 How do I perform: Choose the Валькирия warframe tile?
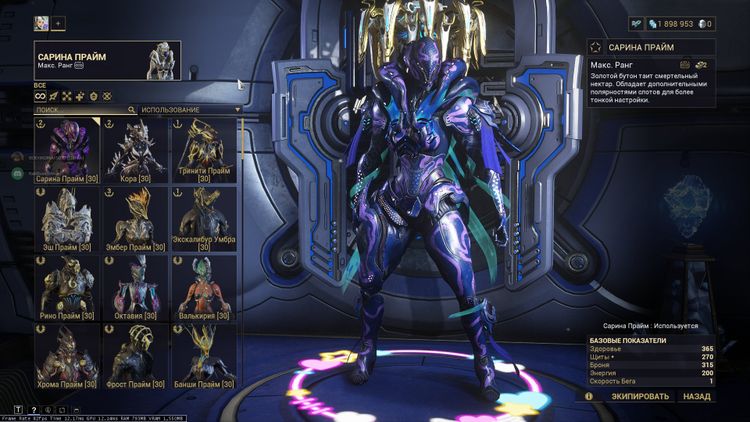(x=203, y=288)
